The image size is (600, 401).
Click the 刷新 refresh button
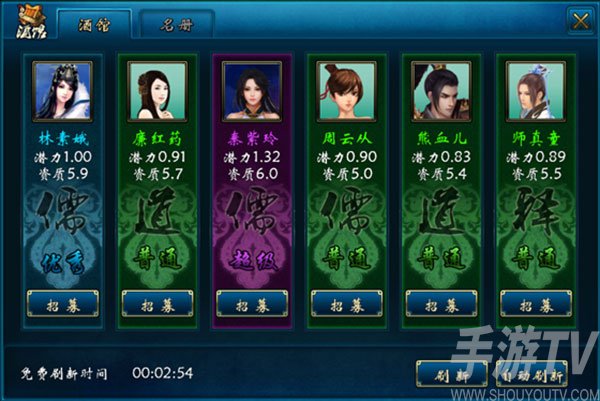[x=452, y=373]
